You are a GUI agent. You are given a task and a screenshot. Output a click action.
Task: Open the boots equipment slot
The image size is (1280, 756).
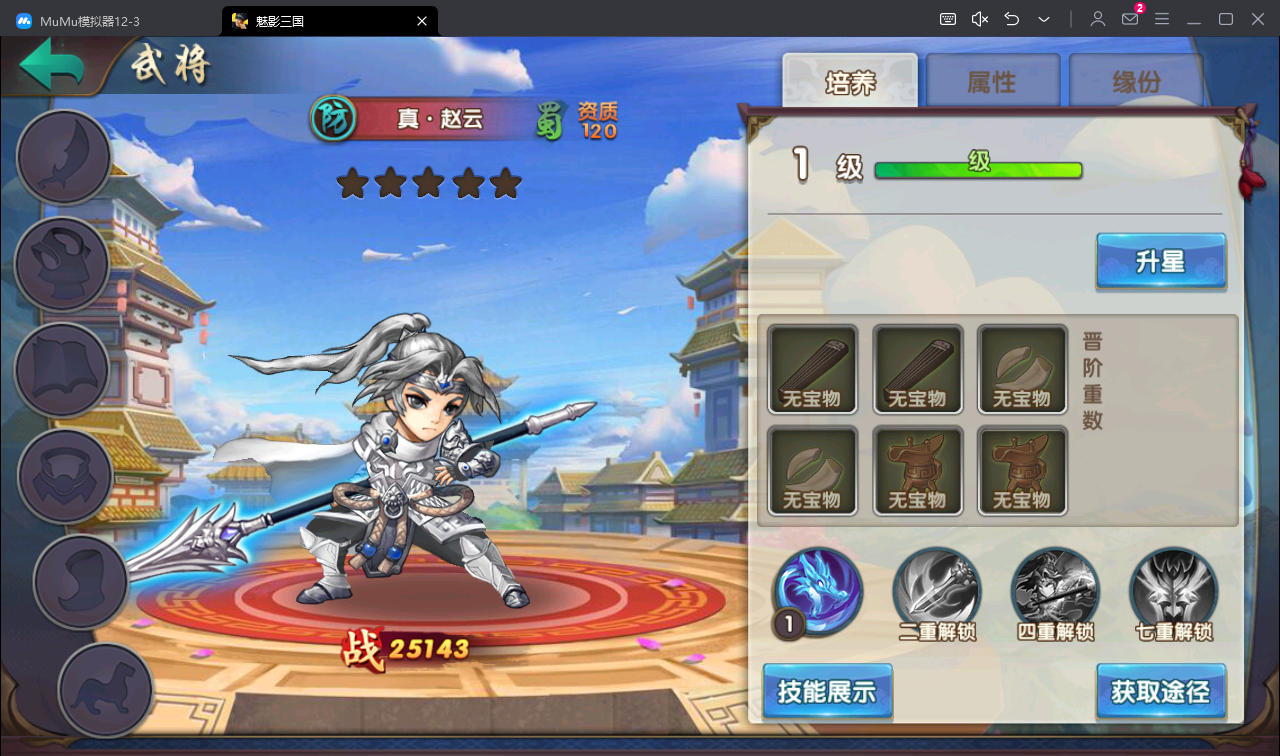point(80,582)
